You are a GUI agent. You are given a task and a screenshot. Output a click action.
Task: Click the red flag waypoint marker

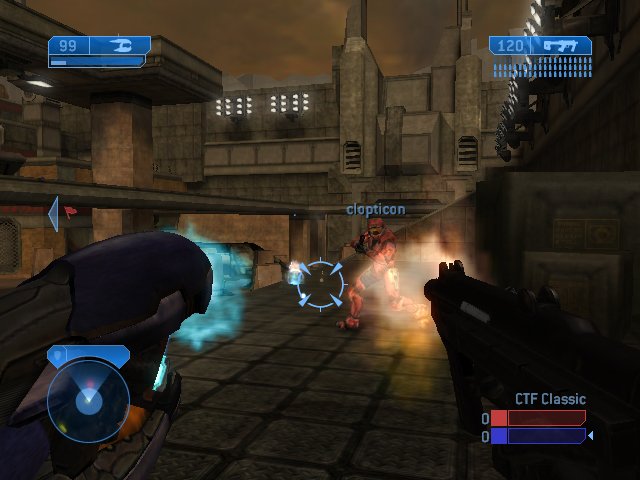[x=69, y=211]
